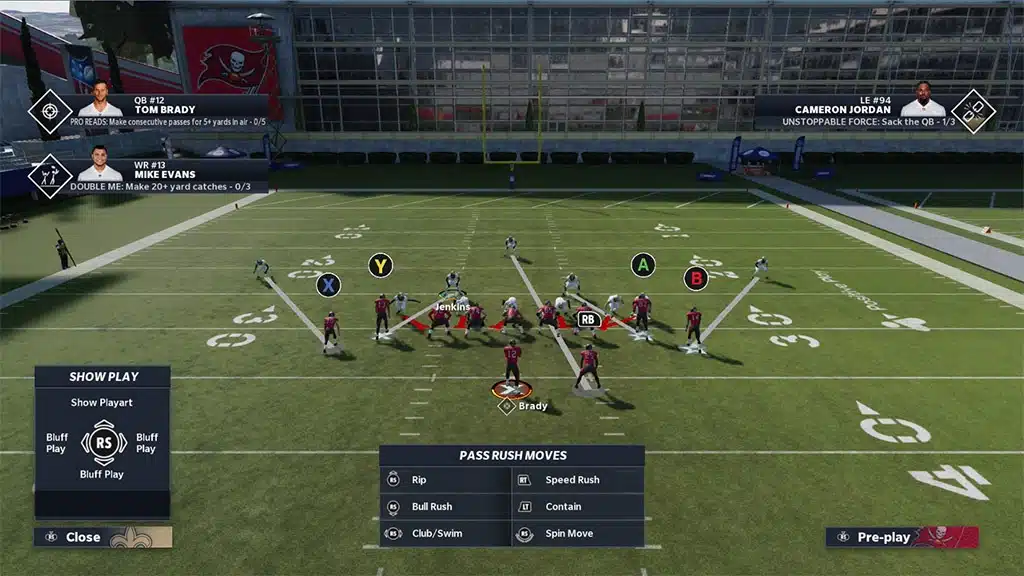Viewport: 1024px width, 576px height.
Task: Show Playart in the Show Play panel
Action: (102, 403)
